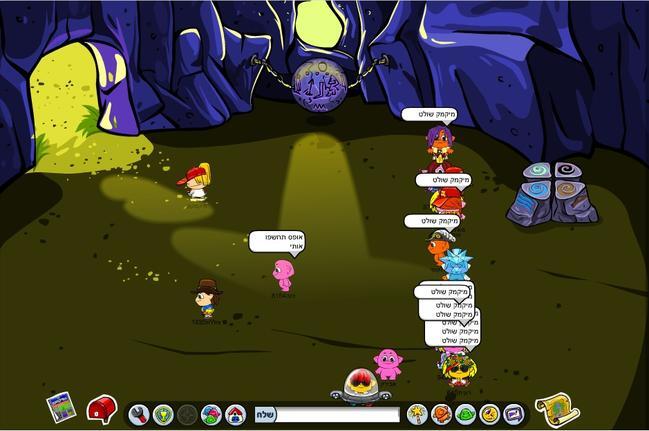The height and width of the screenshot is (431, 649).
Task: Click the orange character action icon
Action: tap(441, 413)
